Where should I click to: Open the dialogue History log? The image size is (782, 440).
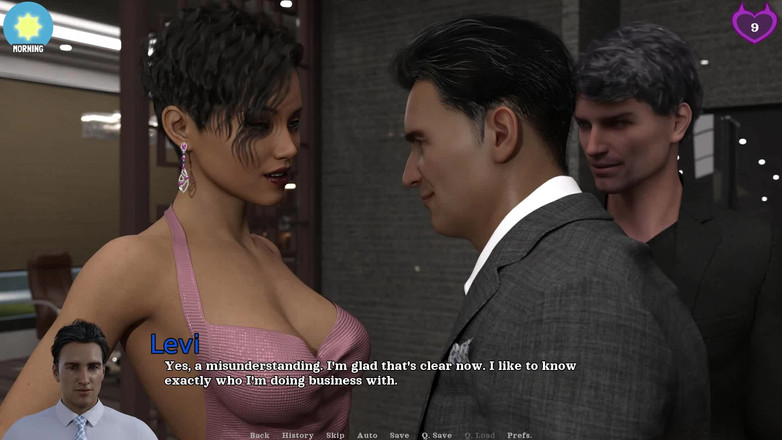(297, 435)
